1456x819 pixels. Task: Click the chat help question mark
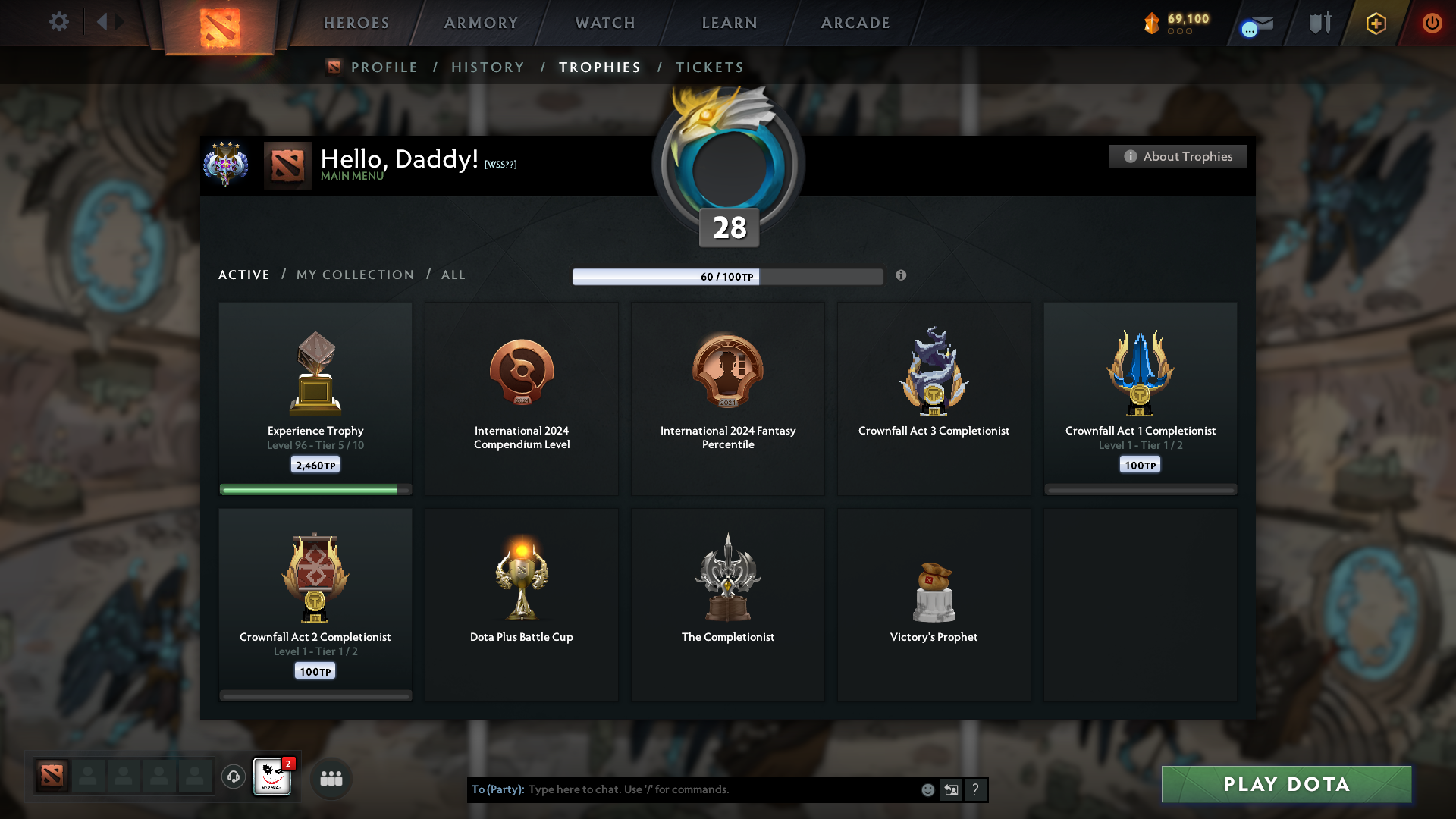[976, 789]
